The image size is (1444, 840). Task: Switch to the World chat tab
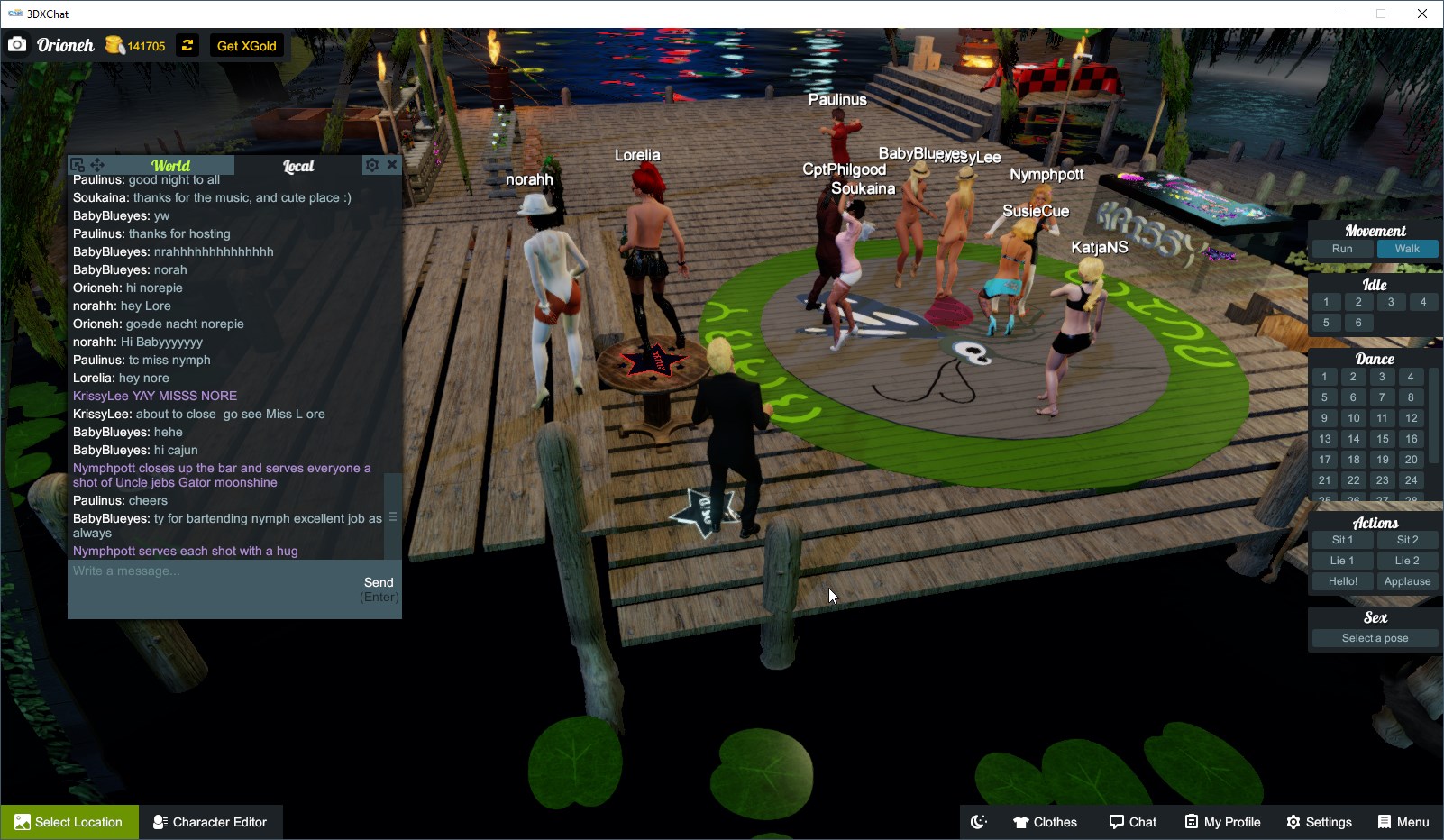[x=171, y=165]
